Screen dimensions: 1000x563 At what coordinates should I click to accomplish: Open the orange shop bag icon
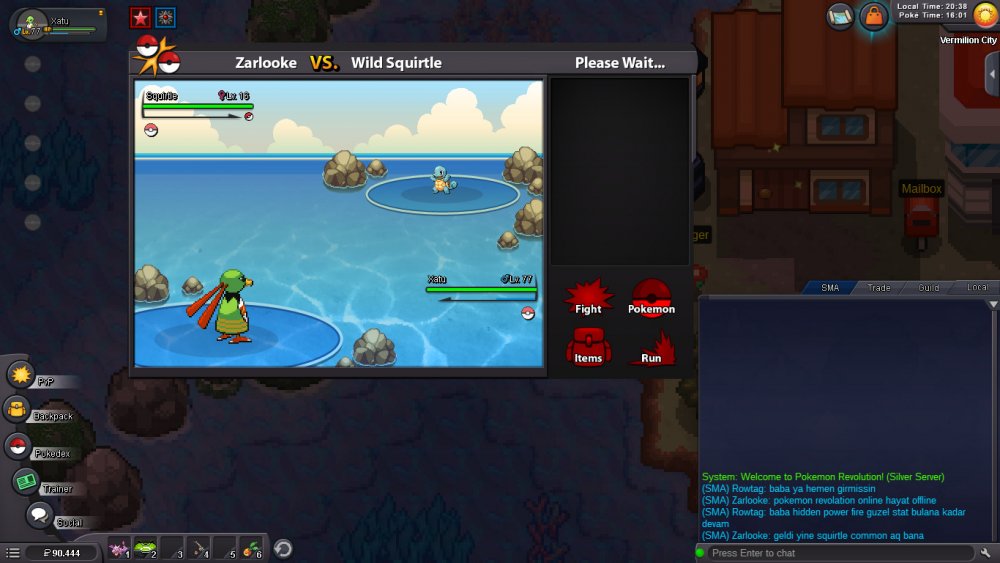(x=874, y=16)
